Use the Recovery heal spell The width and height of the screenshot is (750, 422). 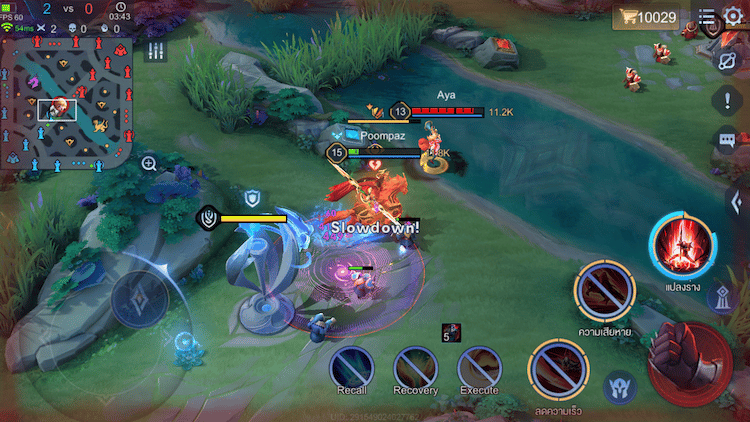415,367
